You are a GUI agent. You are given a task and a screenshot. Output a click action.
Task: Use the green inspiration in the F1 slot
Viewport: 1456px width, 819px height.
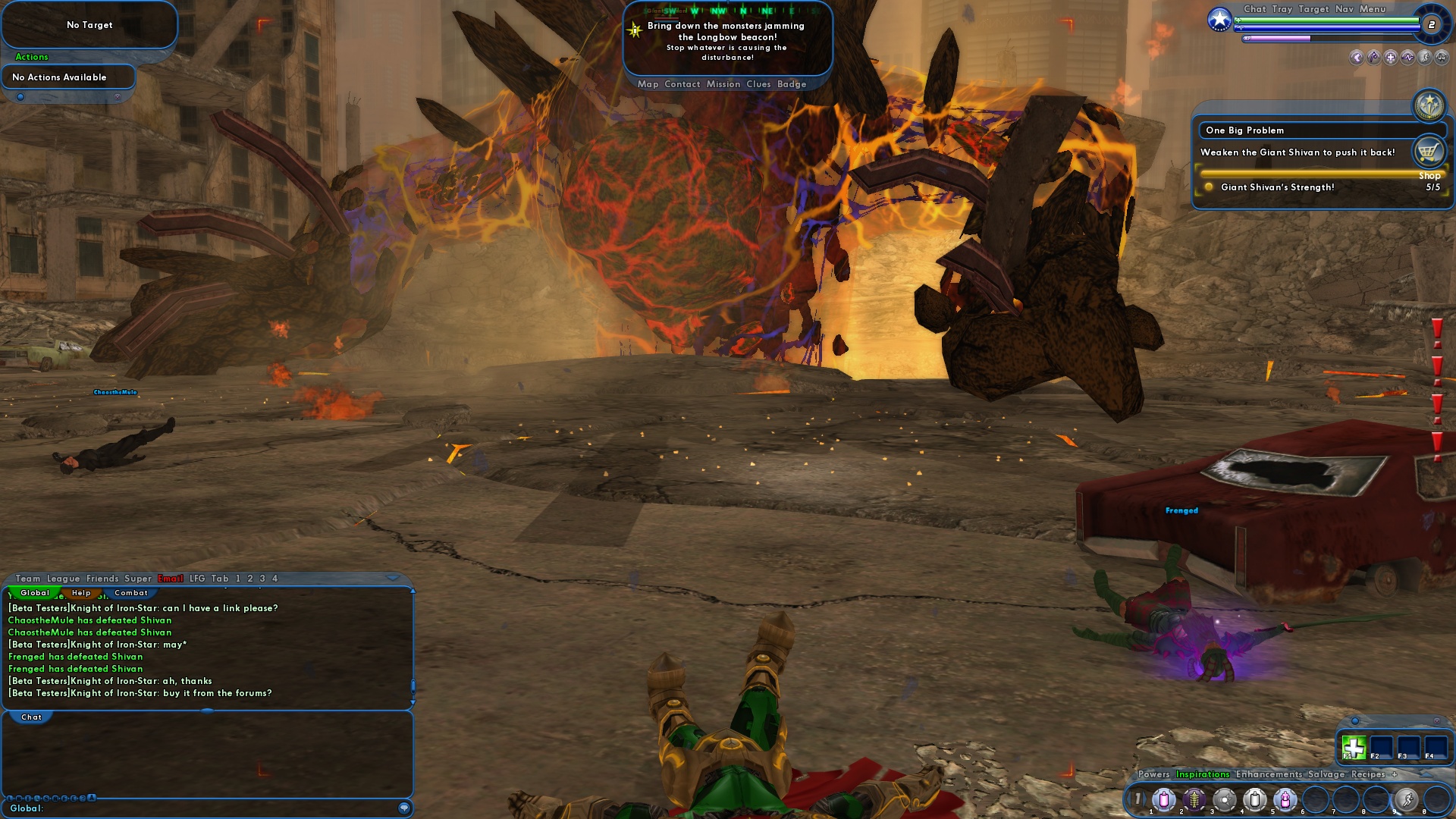point(1354,748)
